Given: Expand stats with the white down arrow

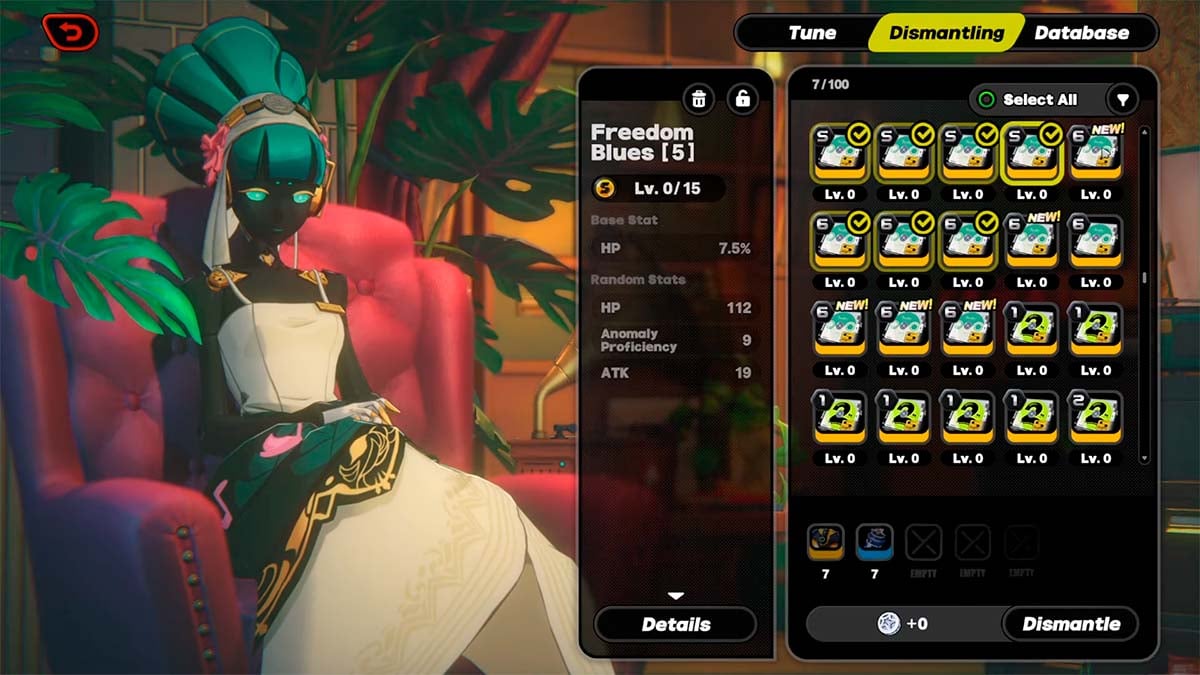Looking at the screenshot, I should 676,596.
